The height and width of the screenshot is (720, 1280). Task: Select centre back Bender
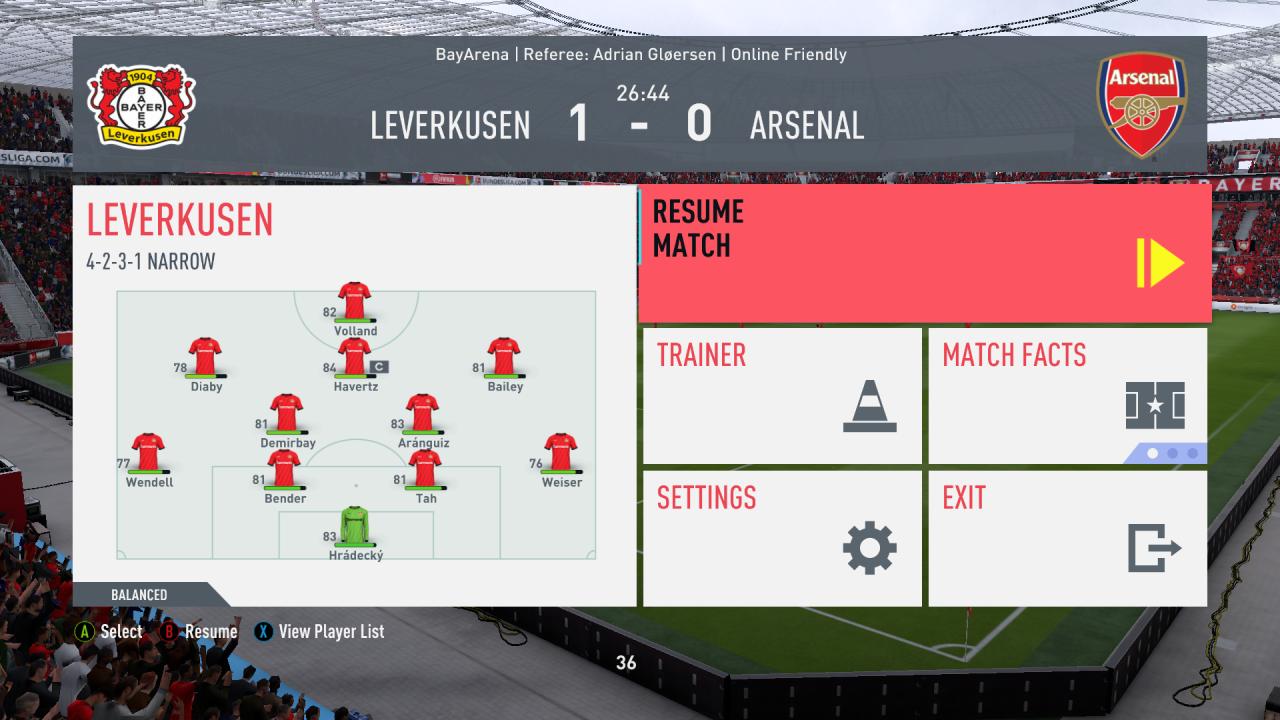click(x=284, y=468)
